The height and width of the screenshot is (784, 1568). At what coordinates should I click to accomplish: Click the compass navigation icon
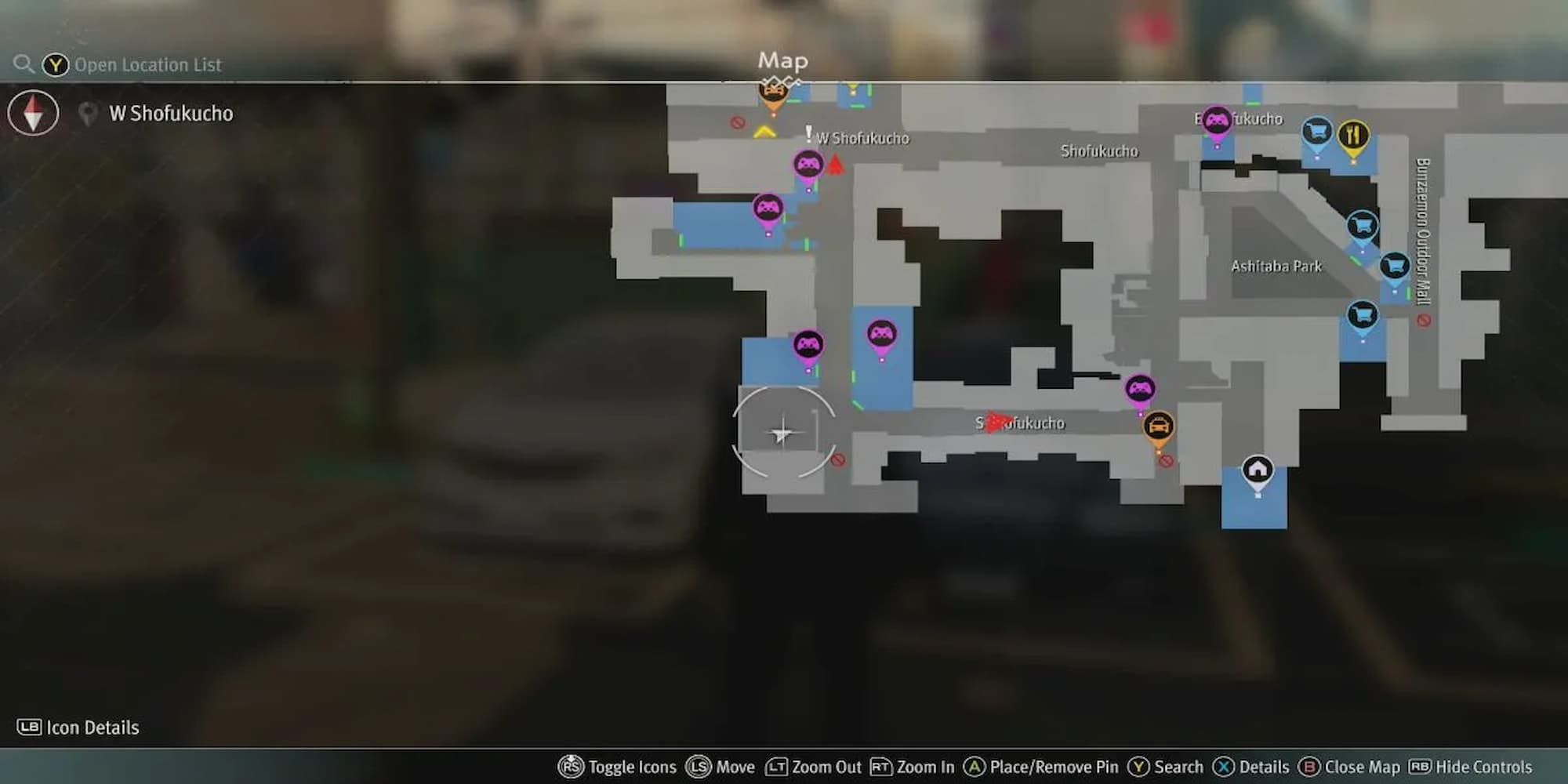33,113
